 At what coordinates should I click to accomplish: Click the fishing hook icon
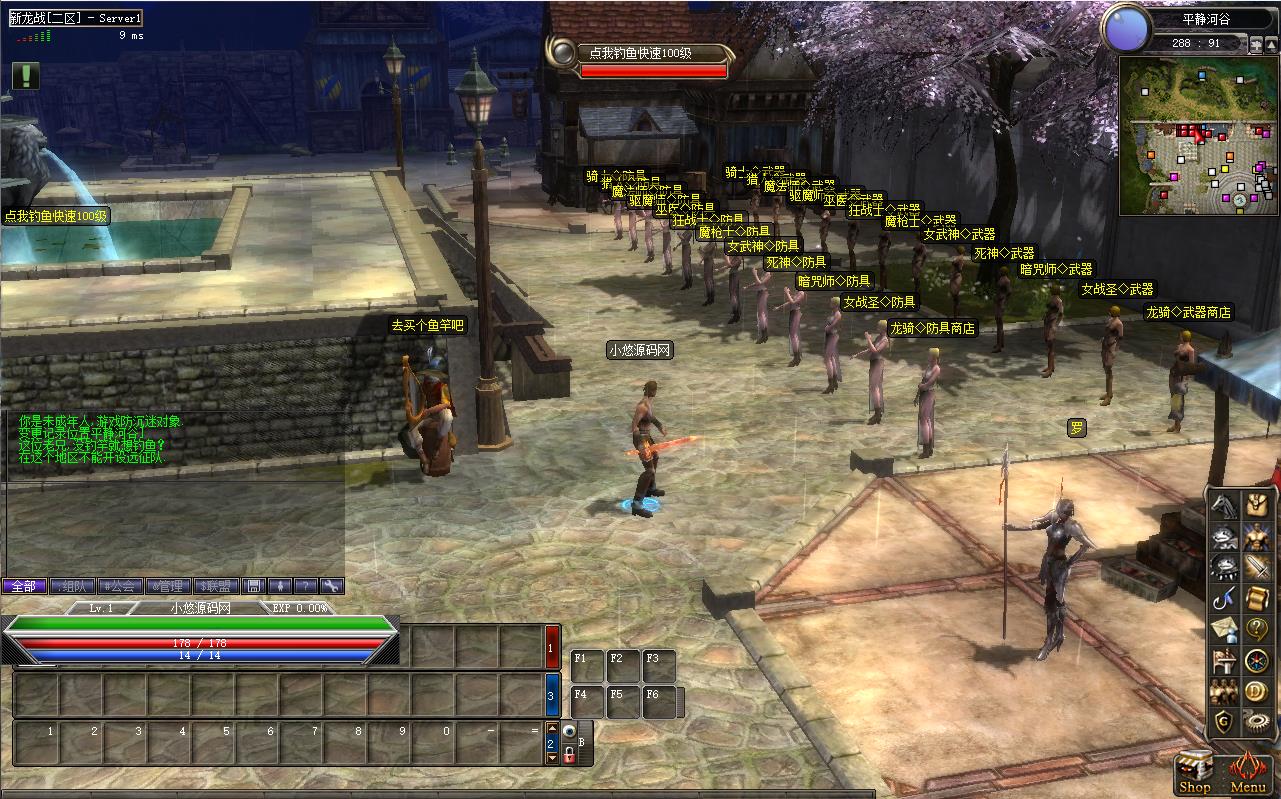click(1224, 599)
